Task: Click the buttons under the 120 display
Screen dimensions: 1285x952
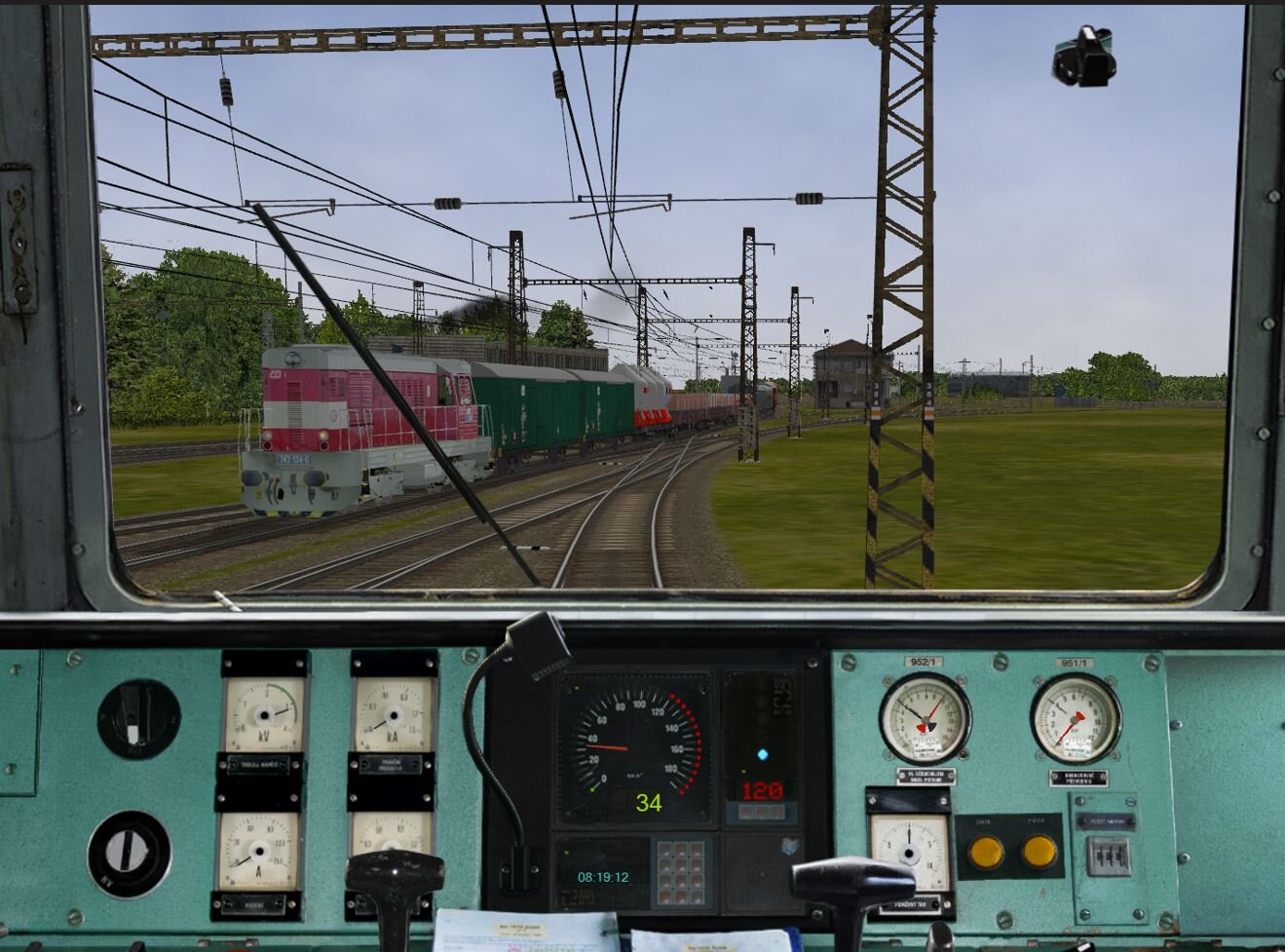Action: pos(761,813)
